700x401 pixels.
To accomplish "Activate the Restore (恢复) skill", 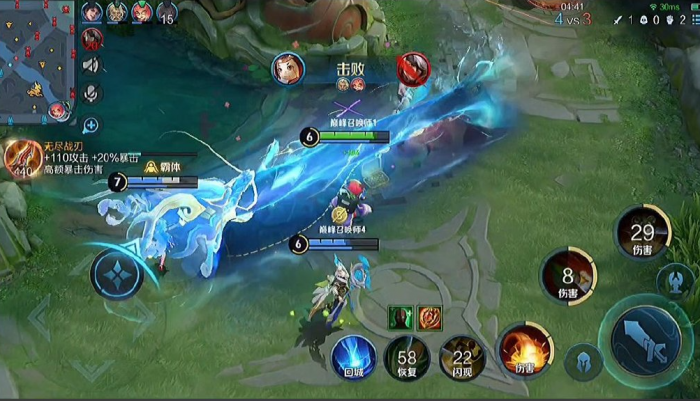I will pos(407,356).
